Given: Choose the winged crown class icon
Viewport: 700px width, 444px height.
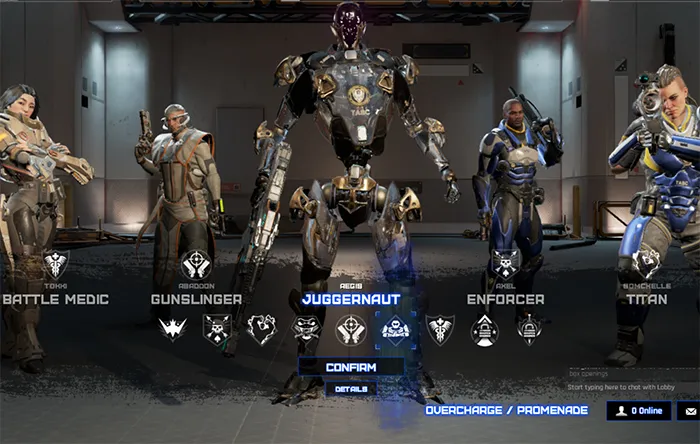Looking at the screenshot, I should [173, 328].
